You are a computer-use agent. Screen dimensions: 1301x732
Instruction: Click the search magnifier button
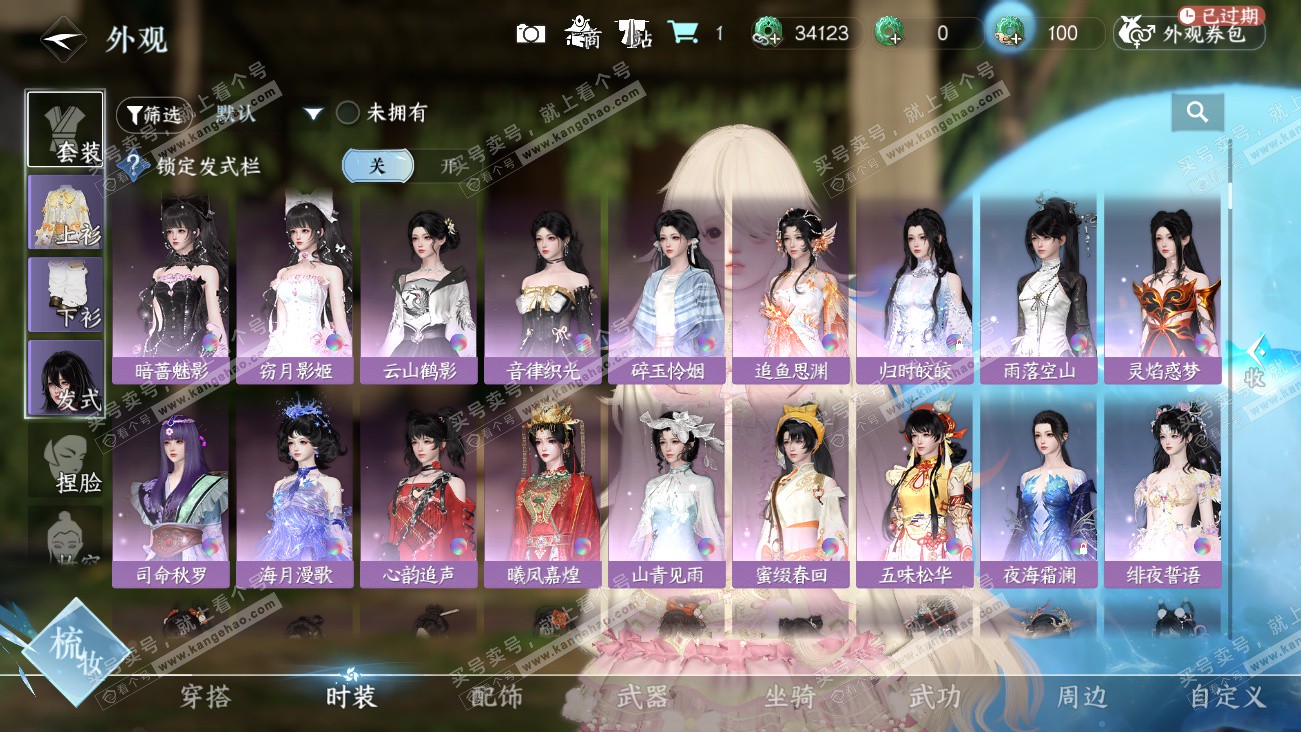coord(1197,113)
